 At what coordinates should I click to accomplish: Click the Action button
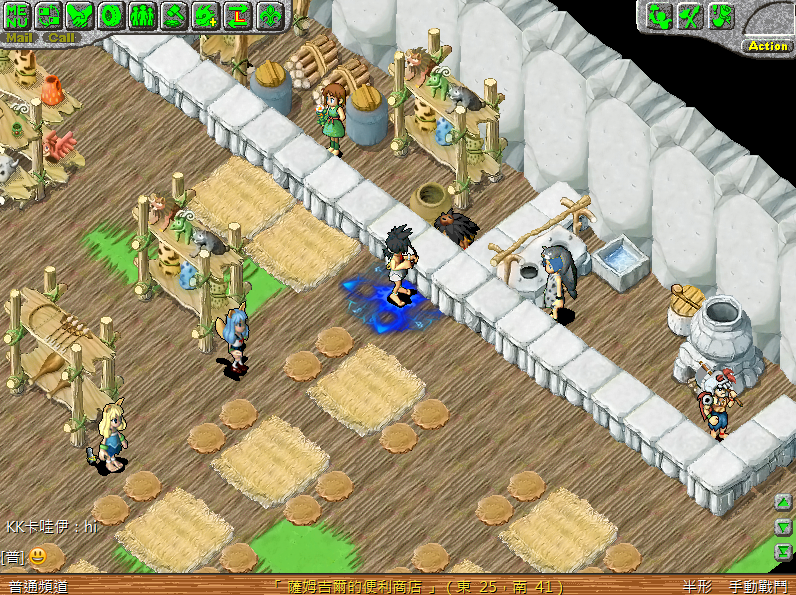[767, 46]
